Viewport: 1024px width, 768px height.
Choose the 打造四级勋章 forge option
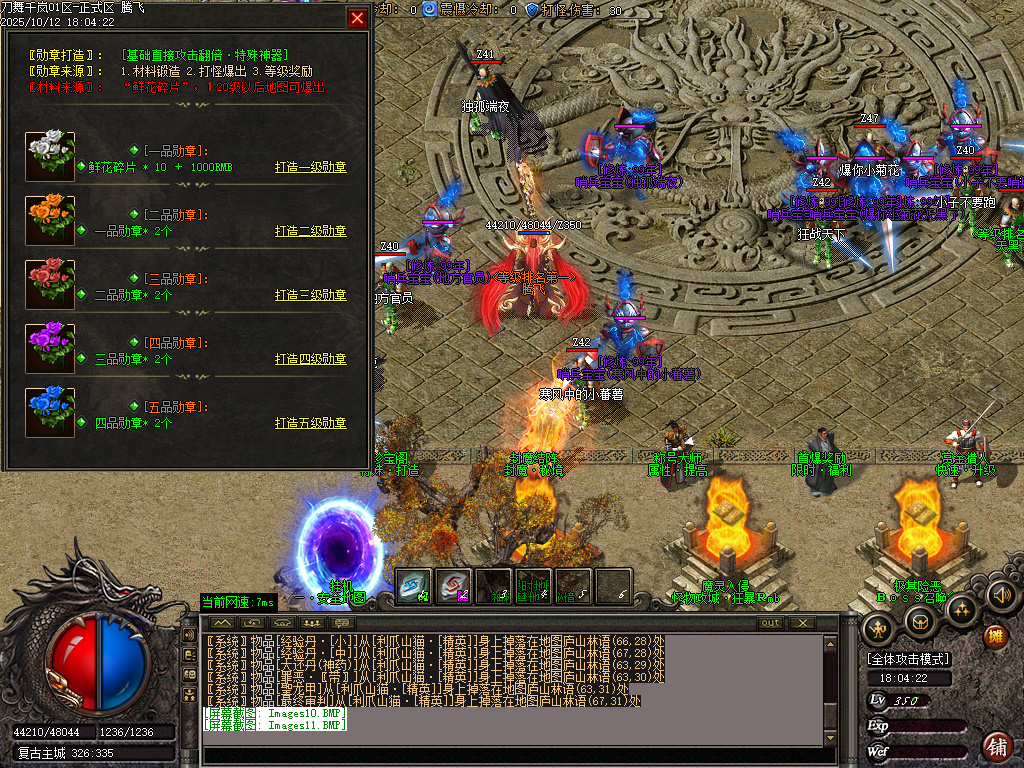310,359
